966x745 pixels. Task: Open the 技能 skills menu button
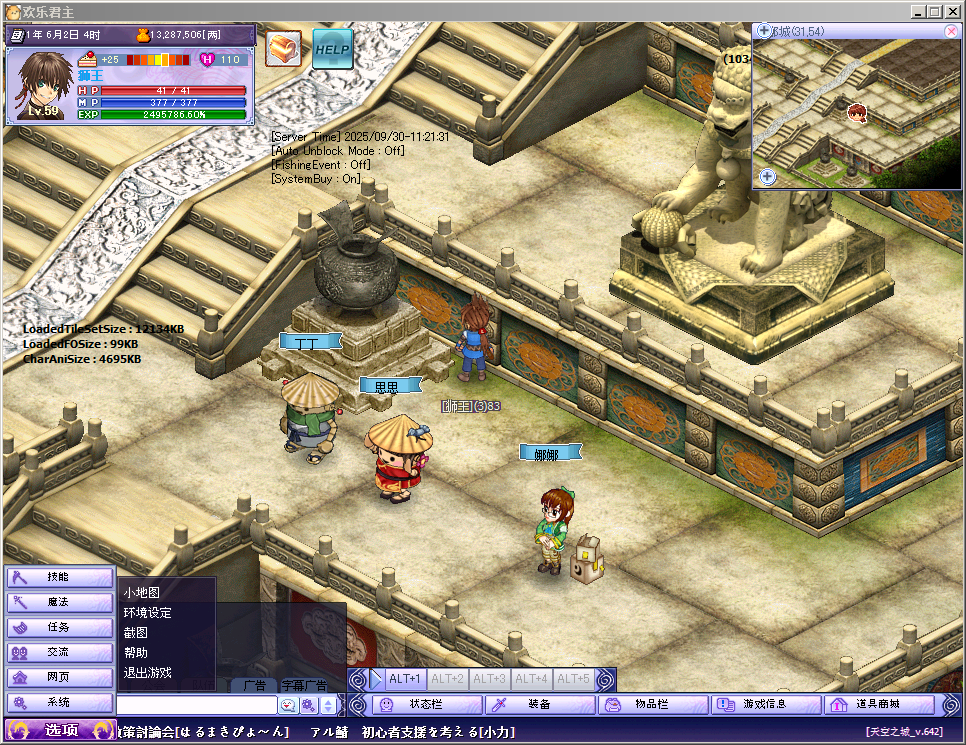coord(59,577)
